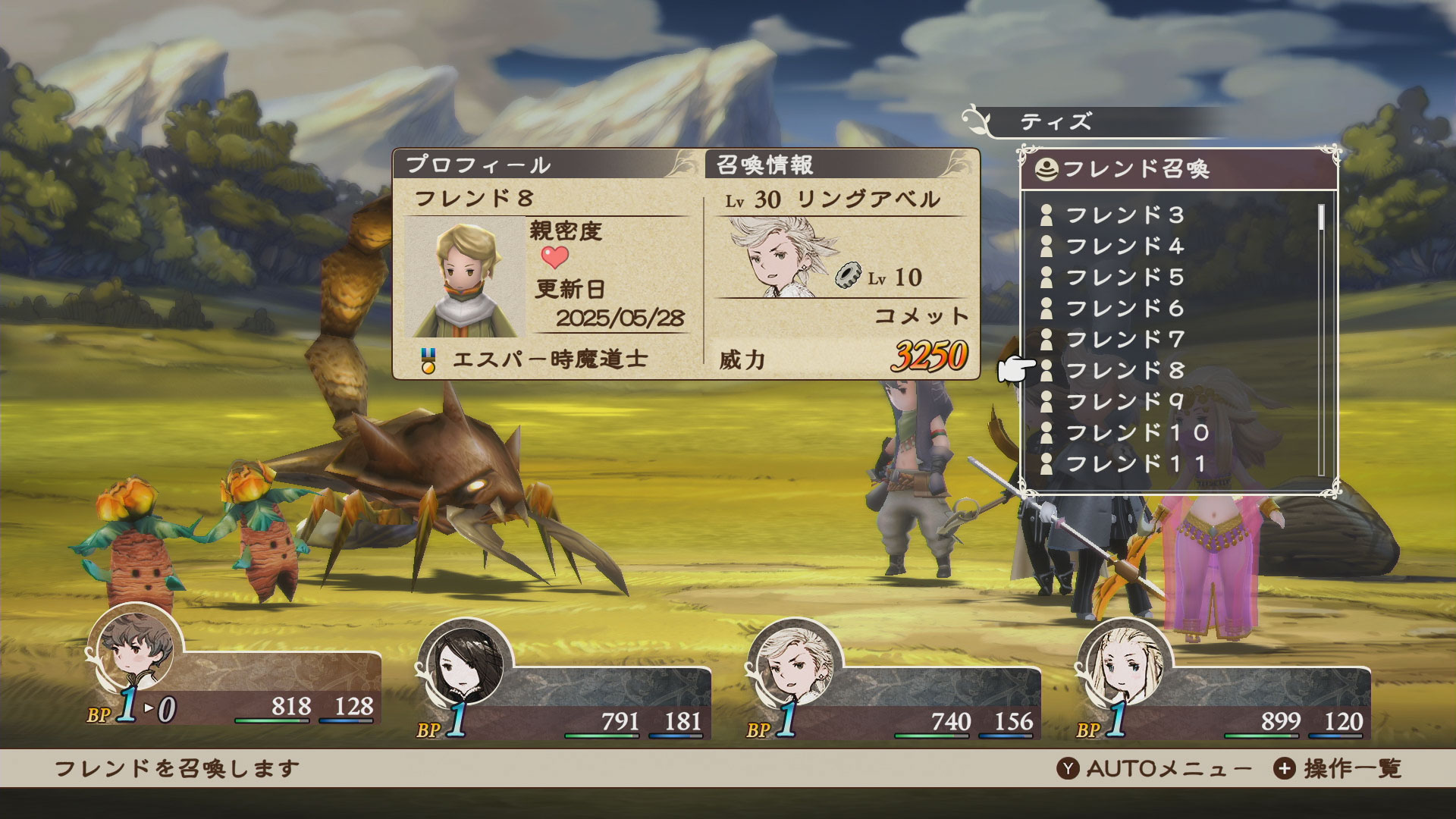Image resolution: width=1456 pixels, height=819 pixels.
Task: Select フレンド3 from the summon list
Action: click(1125, 215)
